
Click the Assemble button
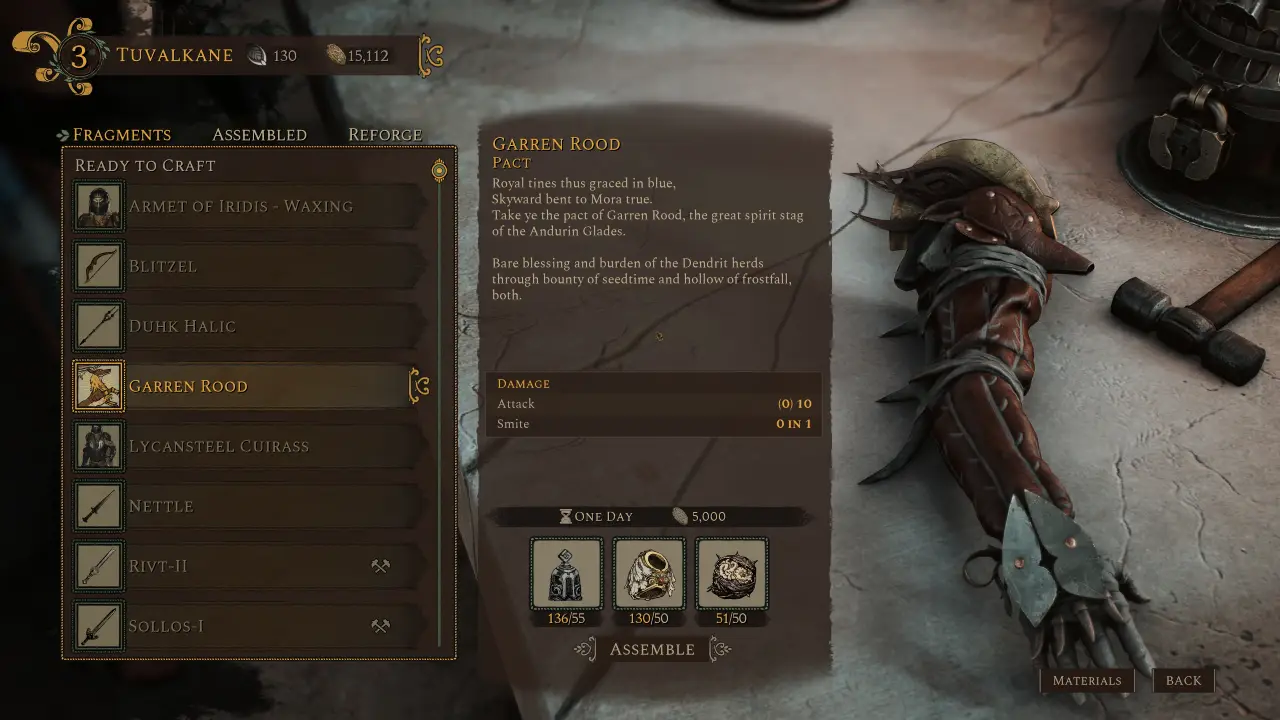(x=652, y=650)
